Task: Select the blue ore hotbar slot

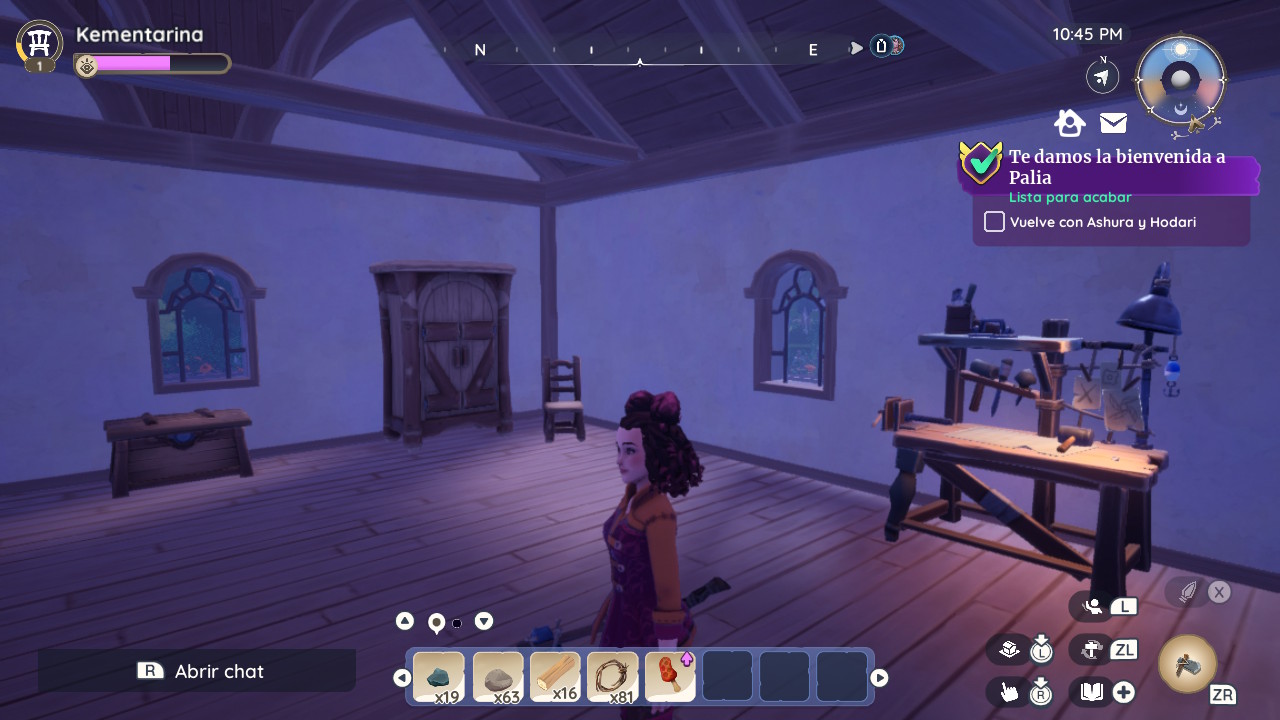Action: point(438,677)
